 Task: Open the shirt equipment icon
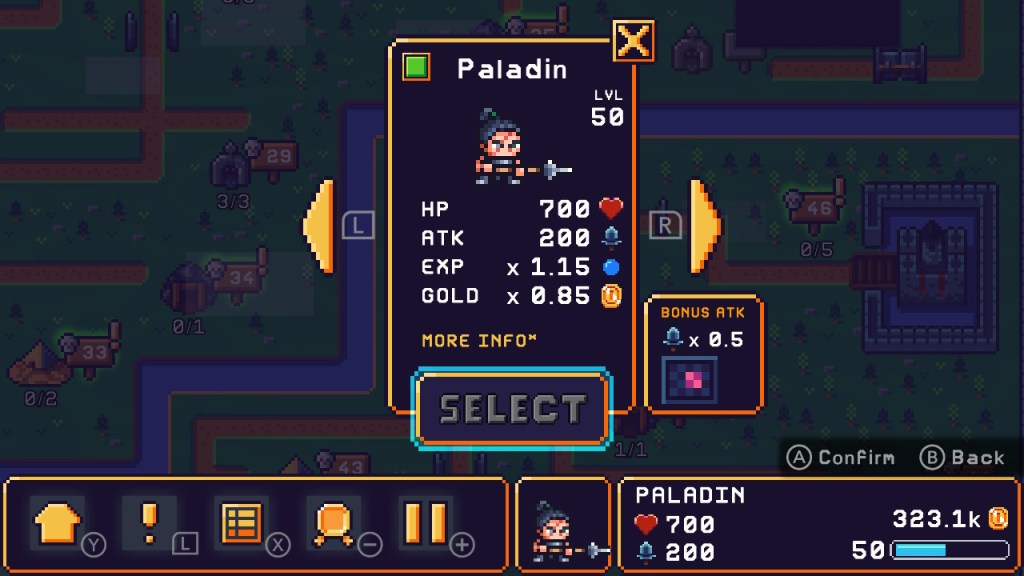[x=57, y=523]
